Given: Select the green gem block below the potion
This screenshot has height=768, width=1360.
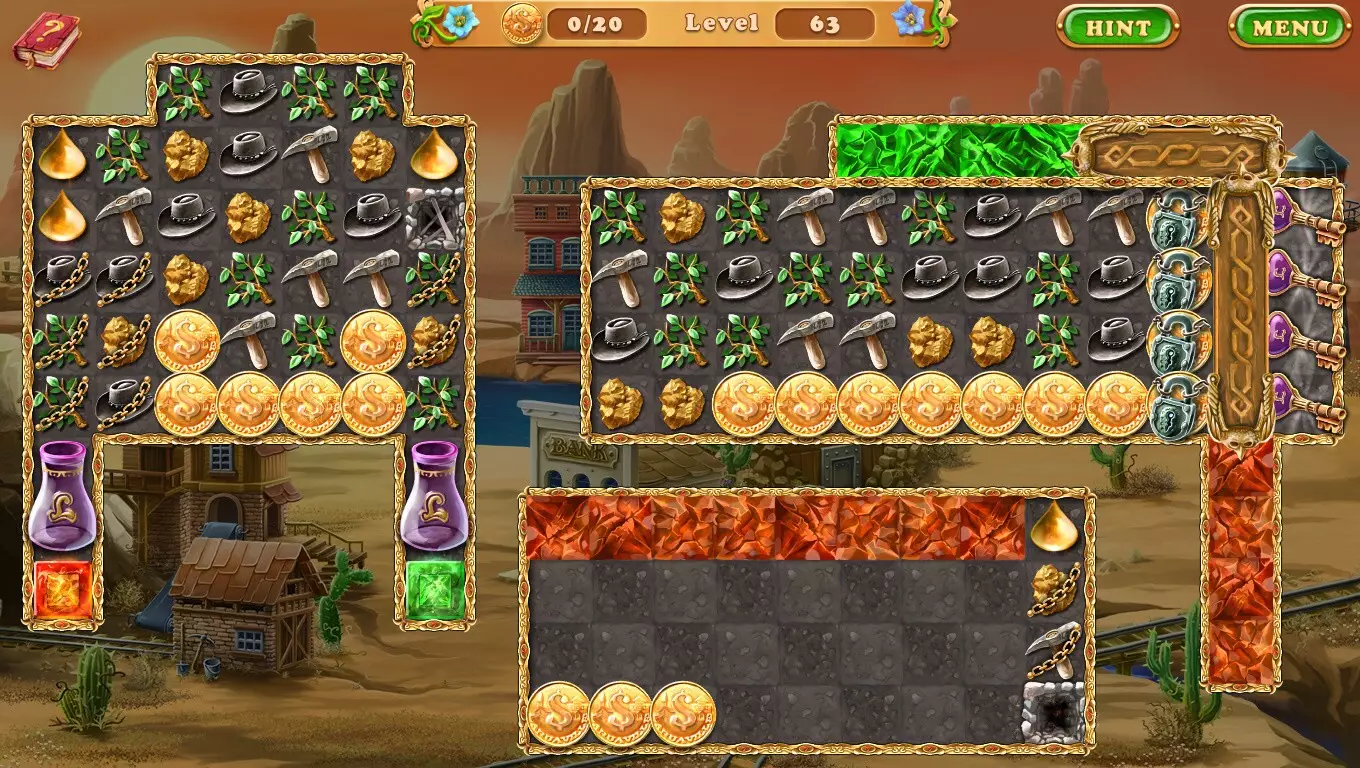Looking at the screenshot, I should click(x=435, y=590).
